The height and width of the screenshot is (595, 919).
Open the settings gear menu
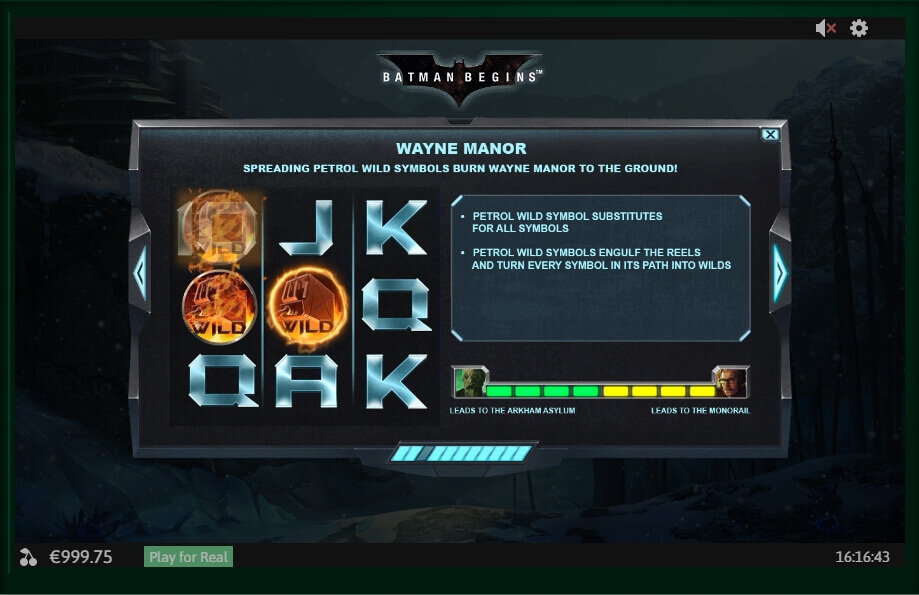pos(859,28)
